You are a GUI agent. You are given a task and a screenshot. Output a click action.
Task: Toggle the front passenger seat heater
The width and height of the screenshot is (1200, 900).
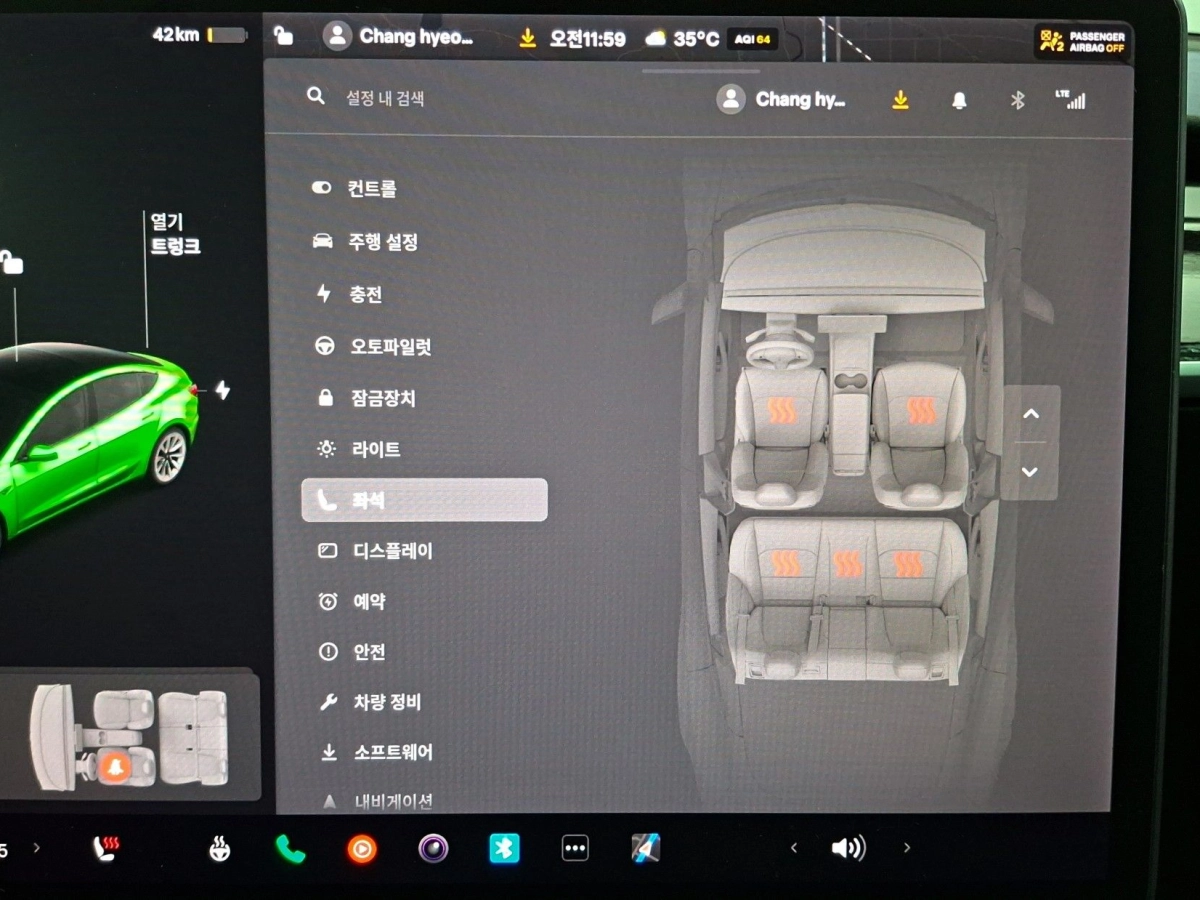pos(921,410)
